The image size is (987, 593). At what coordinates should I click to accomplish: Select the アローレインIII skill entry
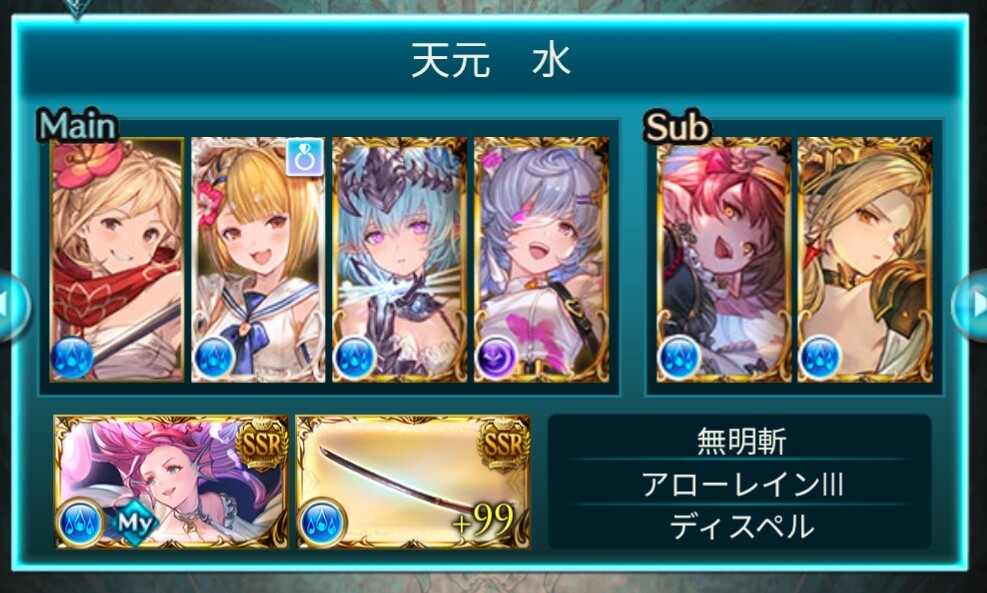tap(741, 484)
